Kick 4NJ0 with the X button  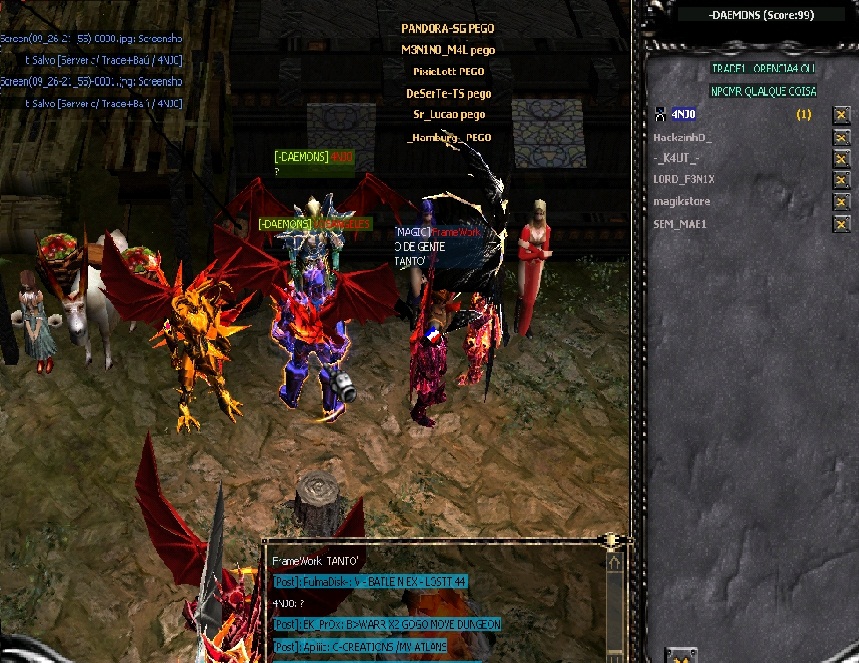click(x=842, y=115)
